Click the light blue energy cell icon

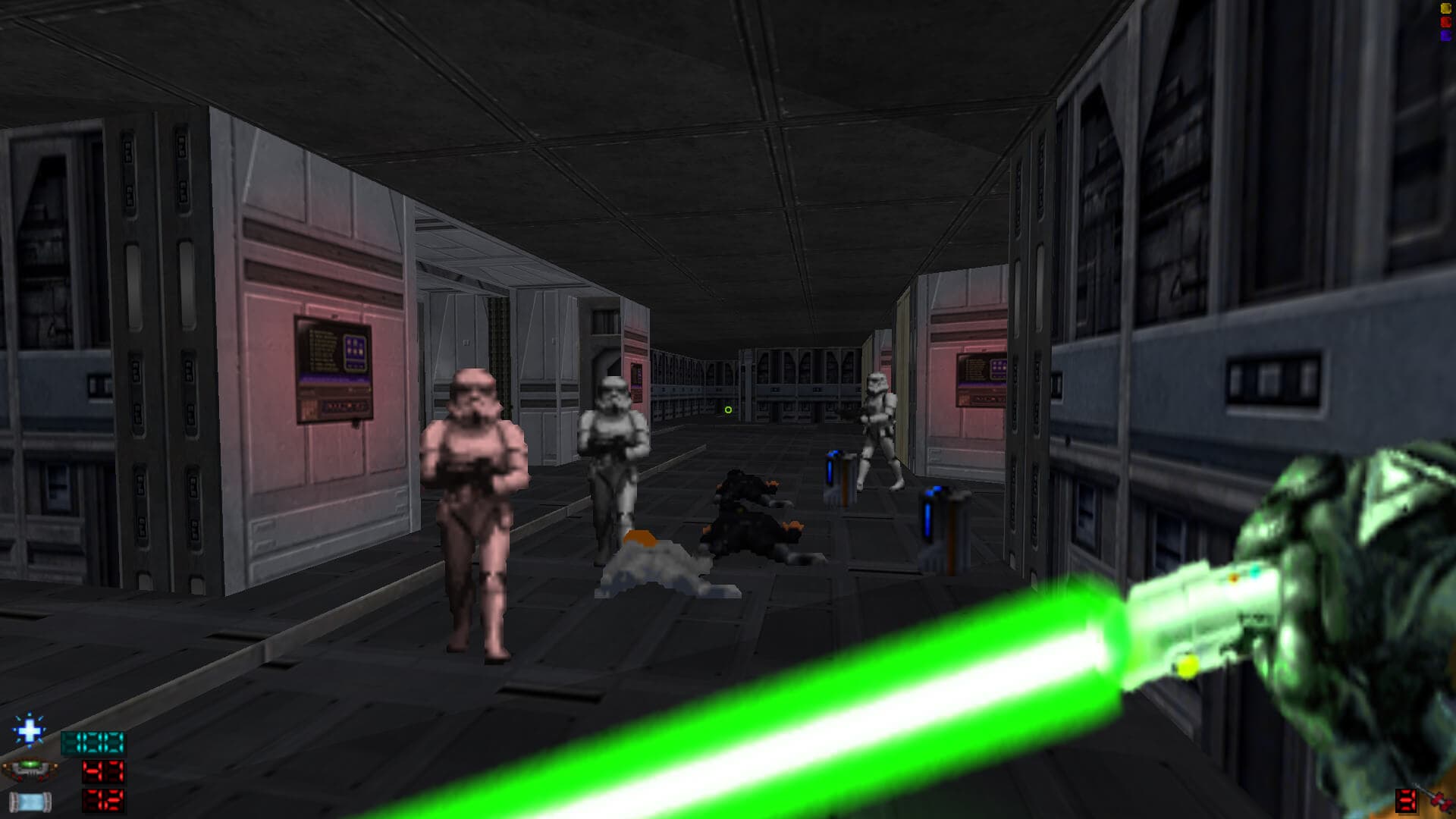coord(30,801)
